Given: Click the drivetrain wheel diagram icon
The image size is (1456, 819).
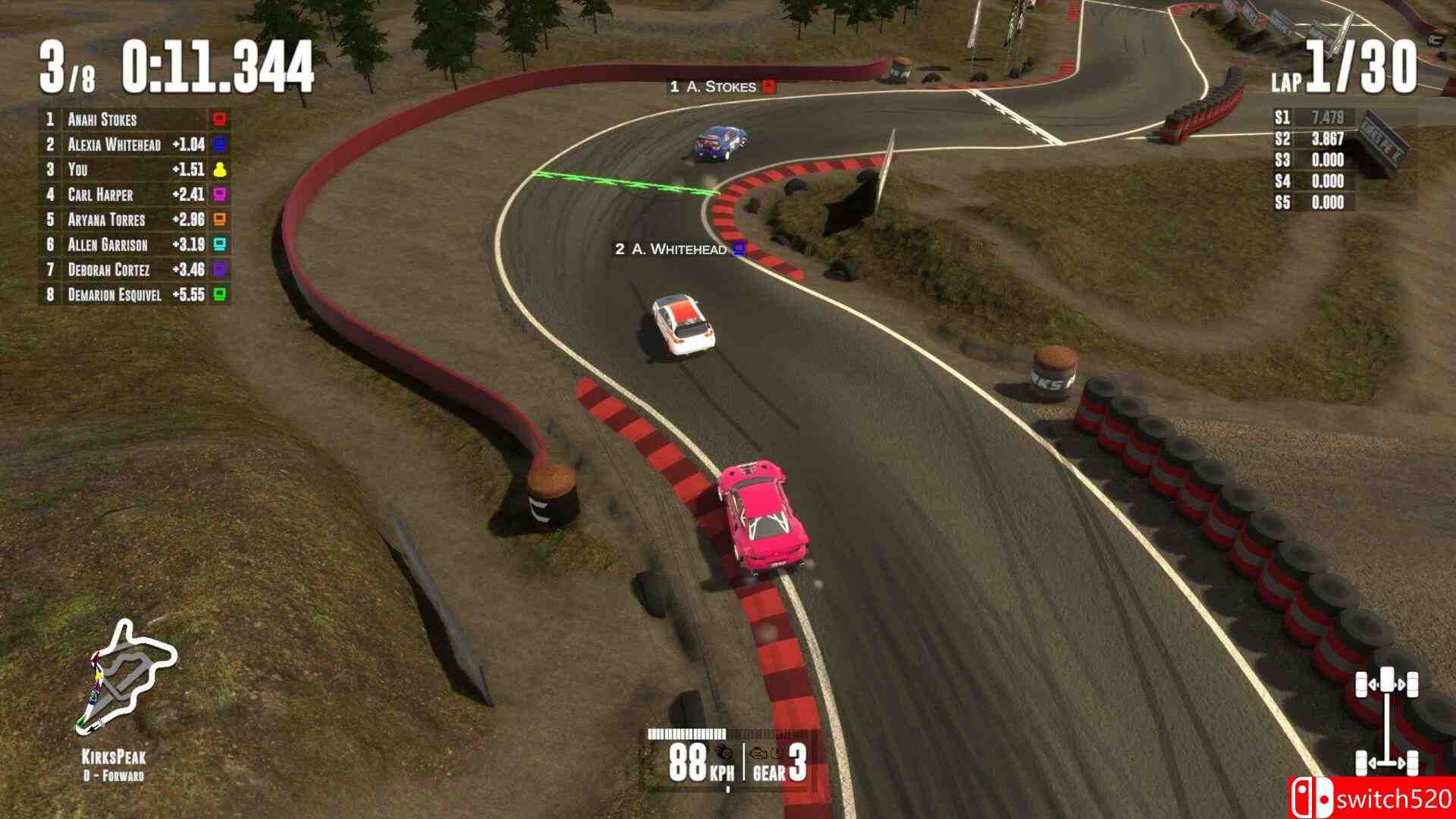Looking at the screenshot, I should [x=1386, y=719].
